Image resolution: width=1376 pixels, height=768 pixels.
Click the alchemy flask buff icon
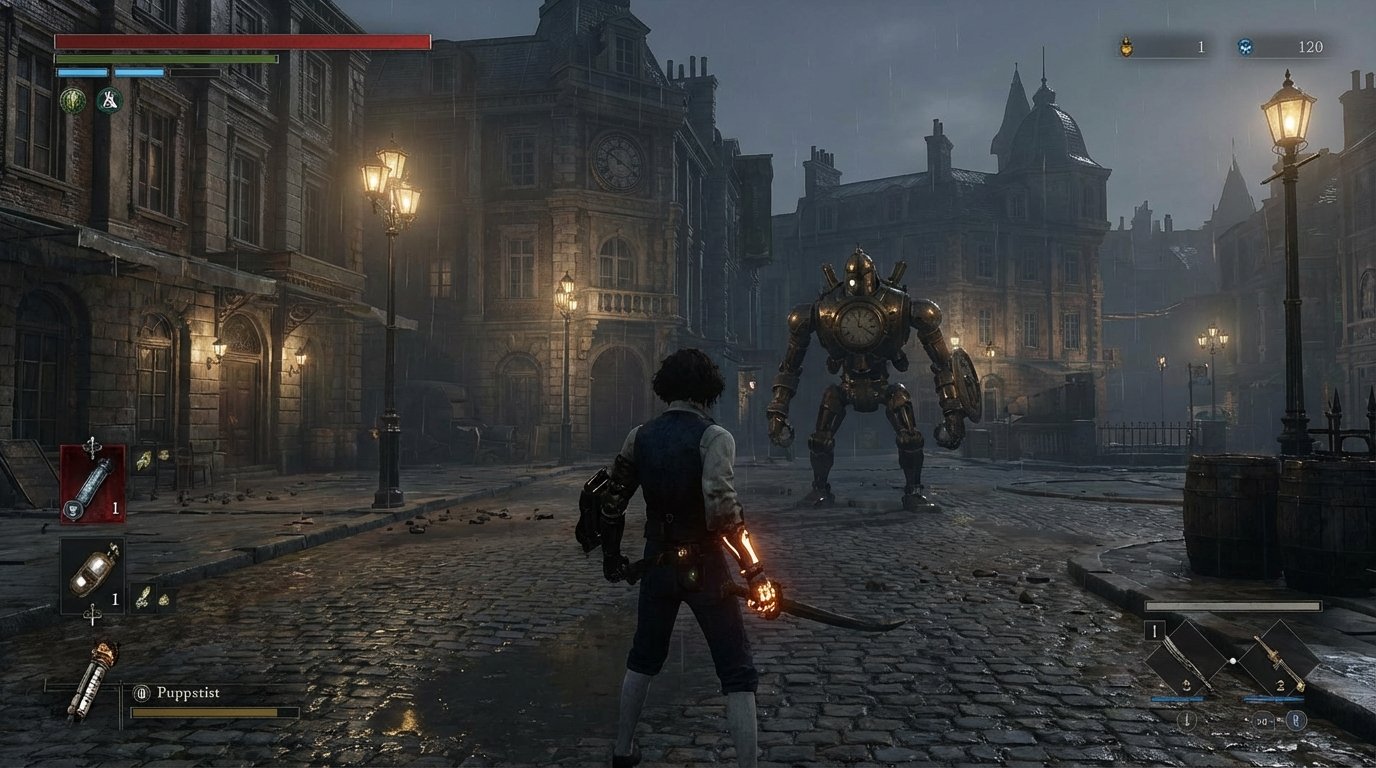[108, 100]
